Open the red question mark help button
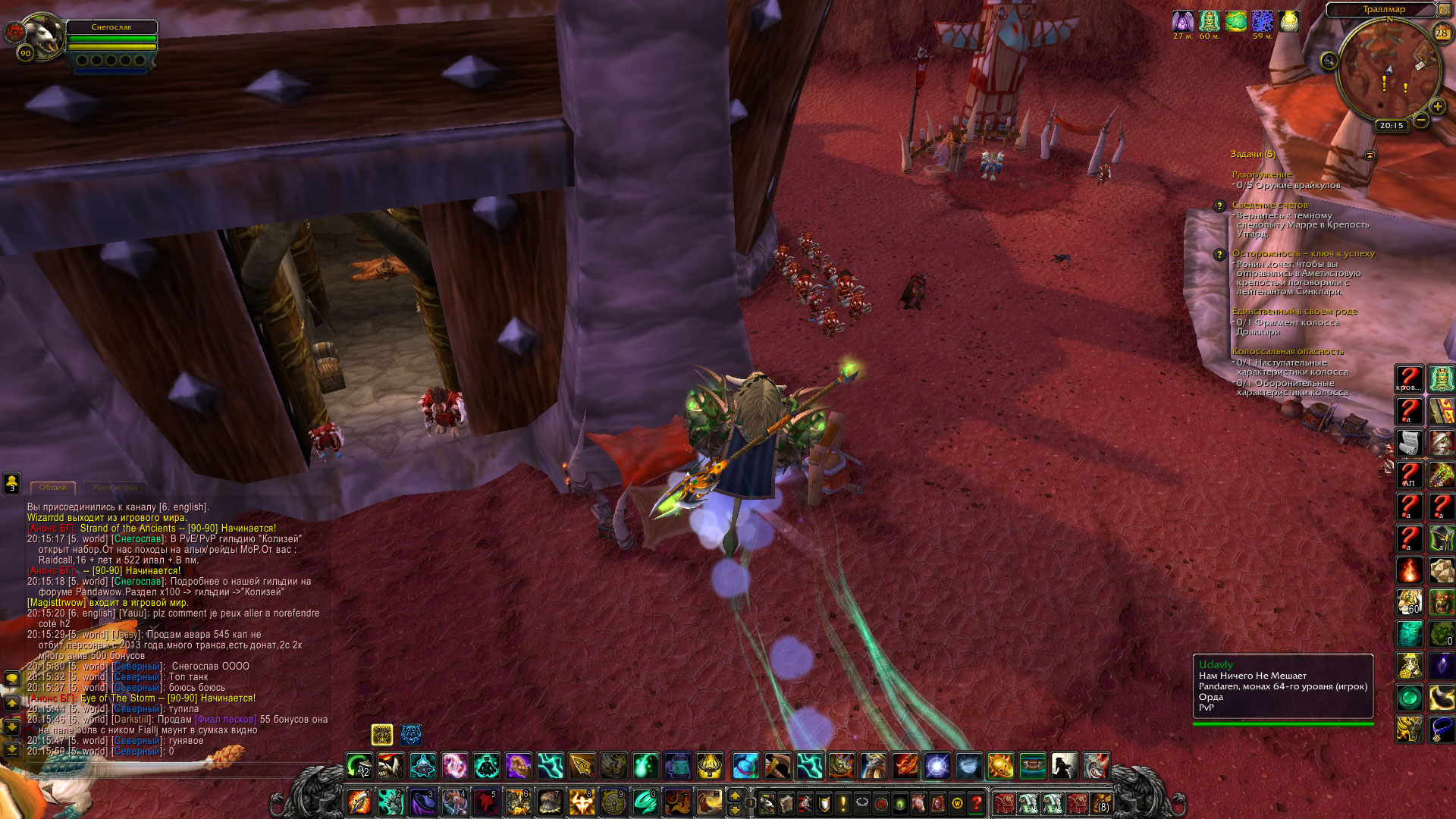This screenshot has height=819, width=1456. pyautogui.click(x=977, y=802)
